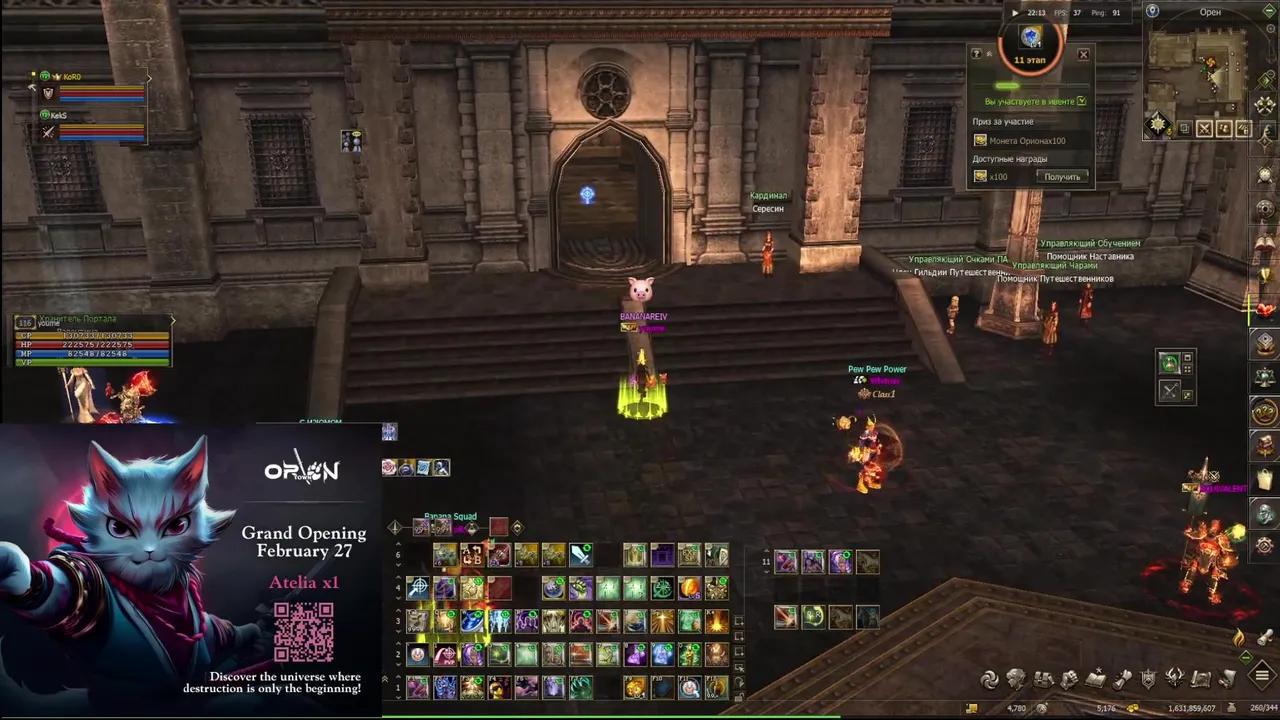The height and width of the screenshot is (720, 1280).
Task: Click the location pin icon on the minimap
Action: (x=1151, y=11)
